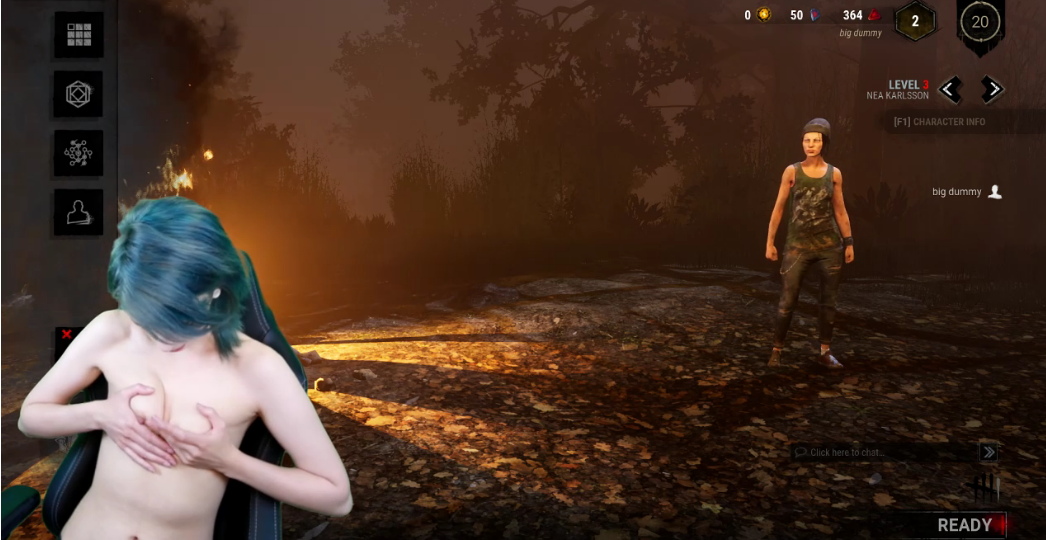Click the READY button
The image size is (1046, 540).
964,525
